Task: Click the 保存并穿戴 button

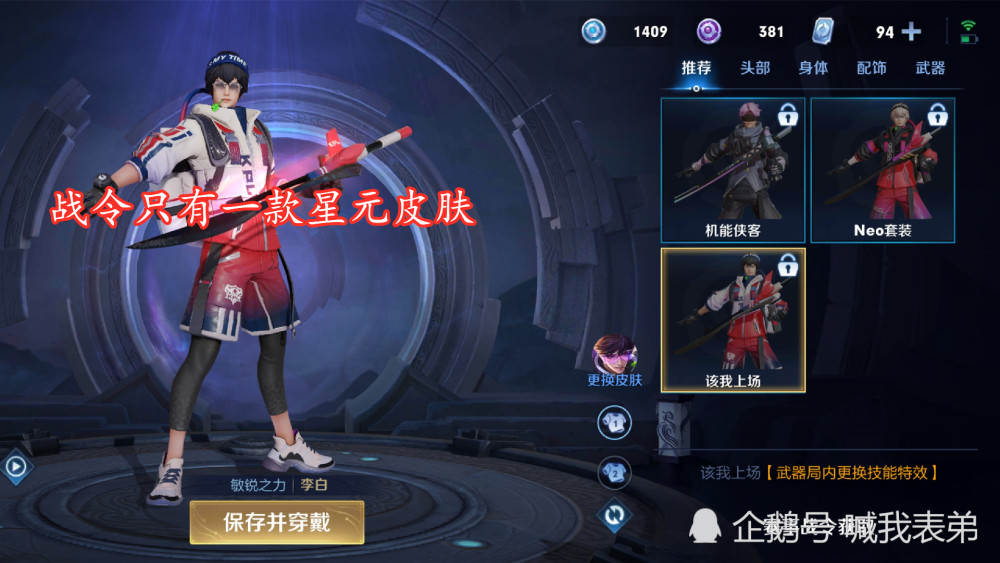Action: (x=277, y=521)
